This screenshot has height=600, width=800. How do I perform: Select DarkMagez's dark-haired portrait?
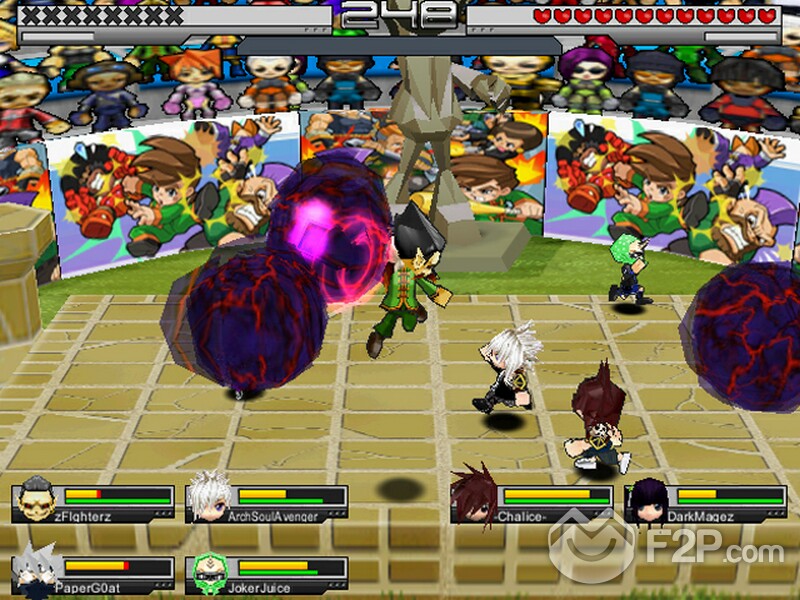coord(646,499)
